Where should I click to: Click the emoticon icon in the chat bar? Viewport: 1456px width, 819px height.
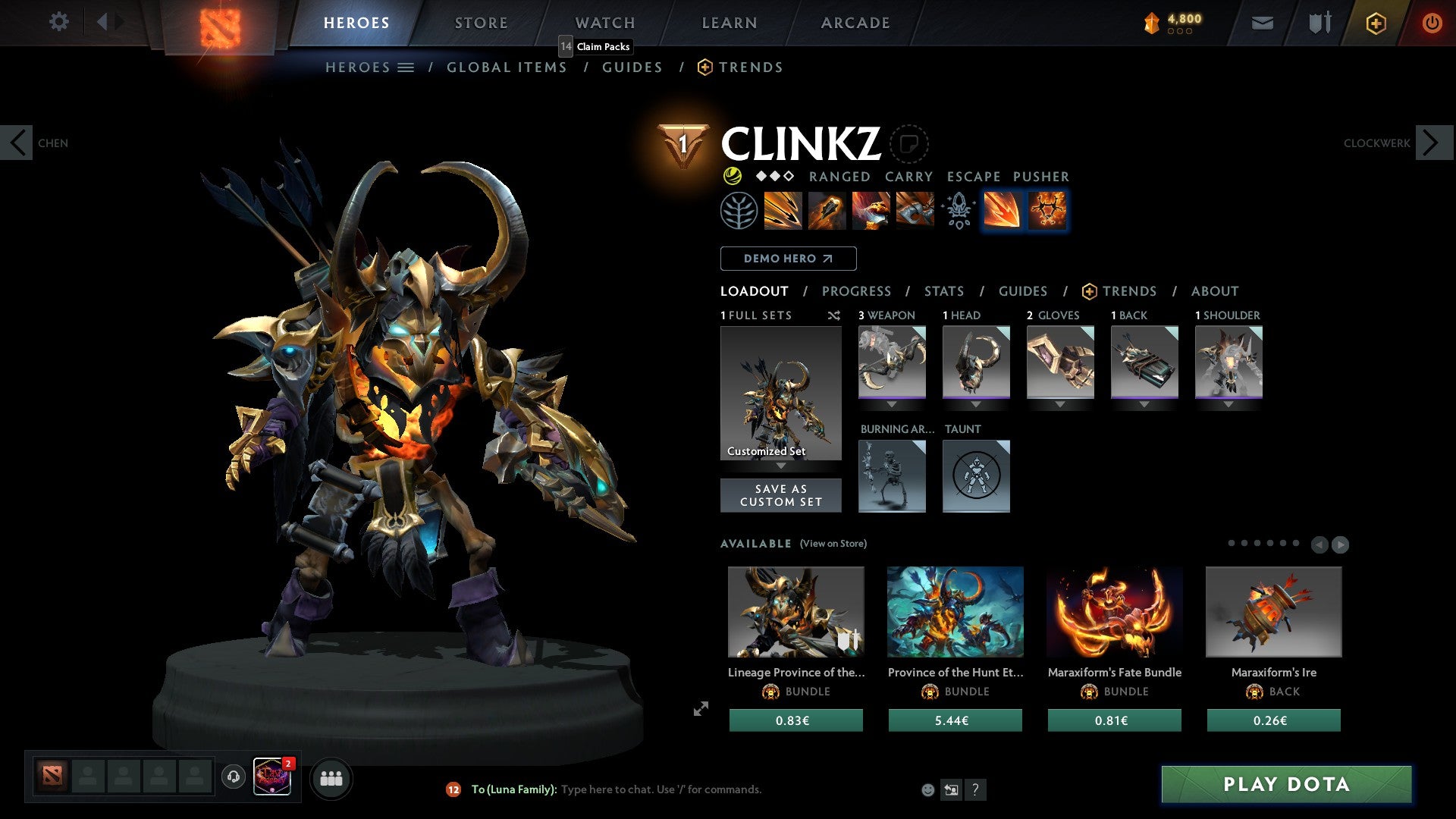tap(927, 789)
